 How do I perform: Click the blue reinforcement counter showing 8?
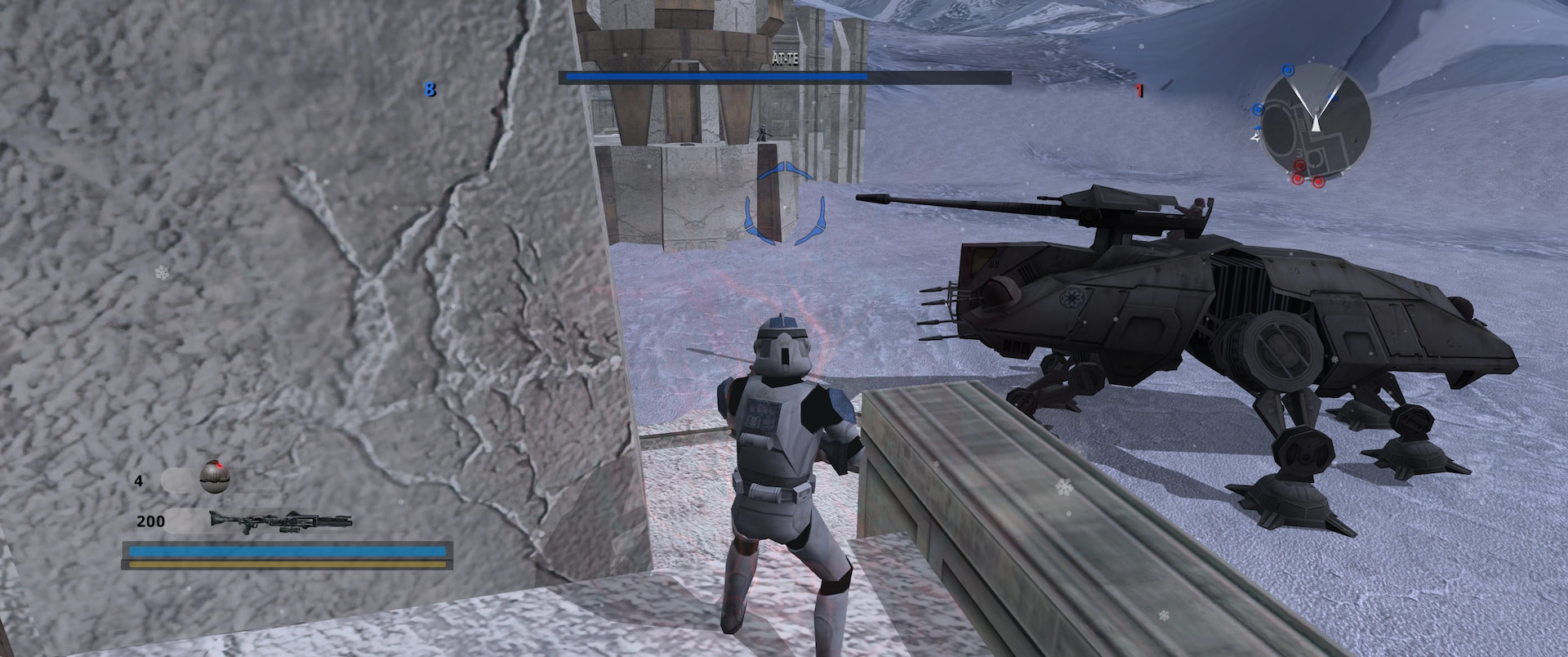coord(430,91)
